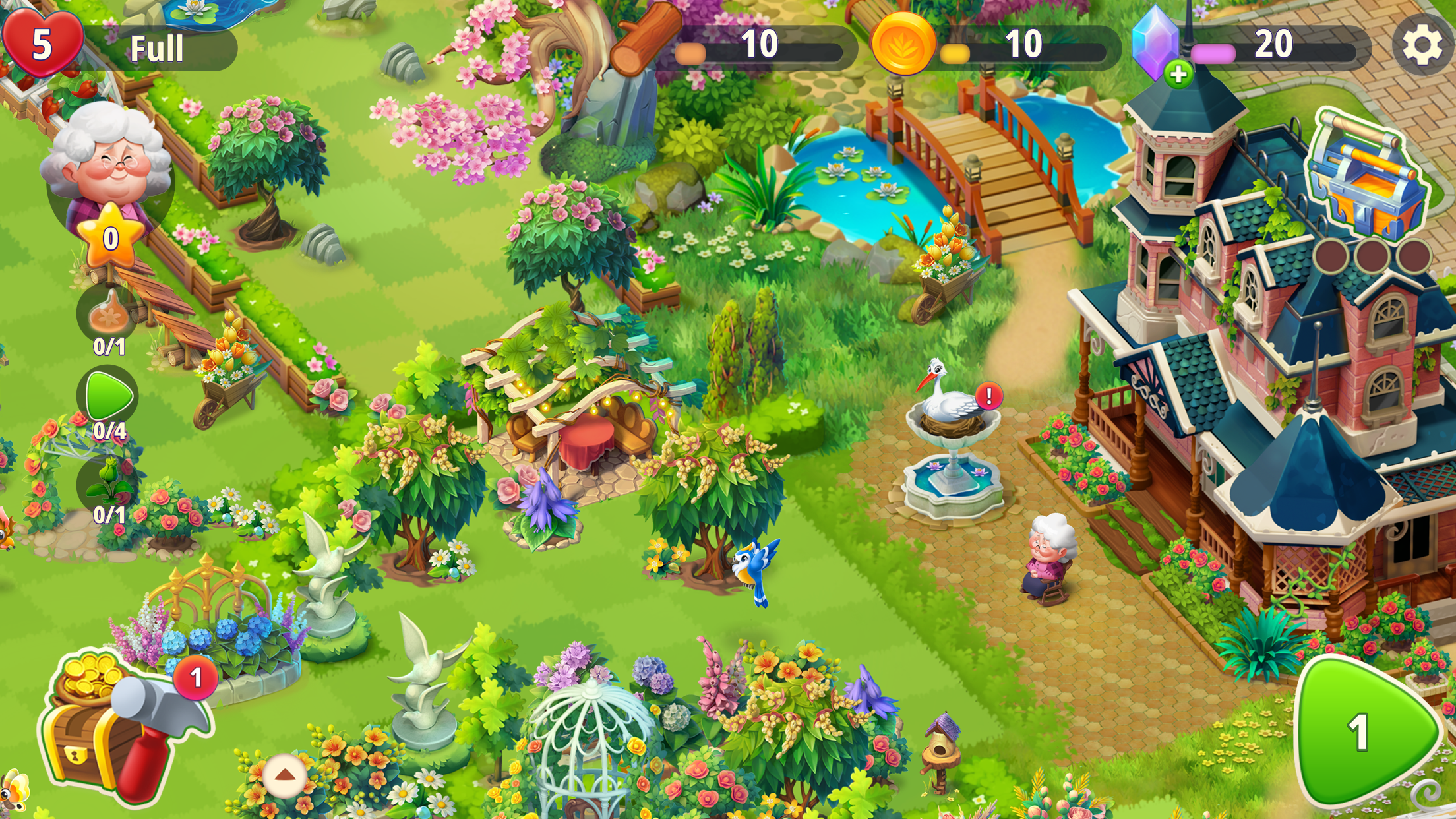This screenshot has width=1456, height=819.
Task: Expand the panel with the up arrow
Action: (285, 775)
